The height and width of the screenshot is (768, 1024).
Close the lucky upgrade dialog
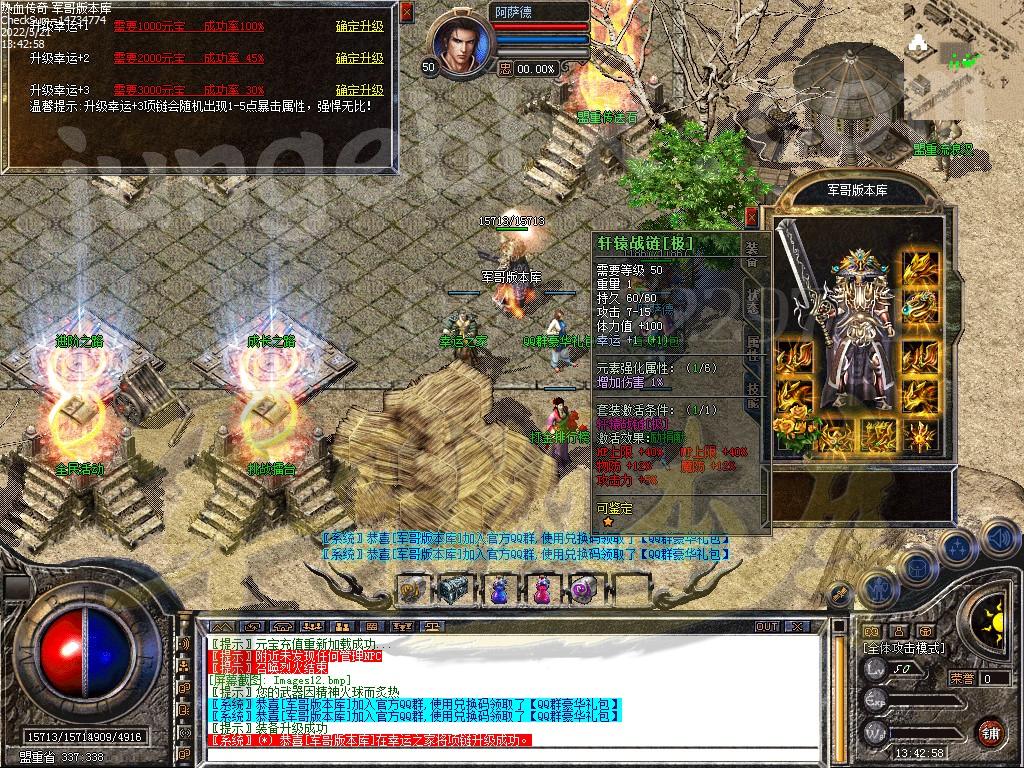click(x=406, y=12)
